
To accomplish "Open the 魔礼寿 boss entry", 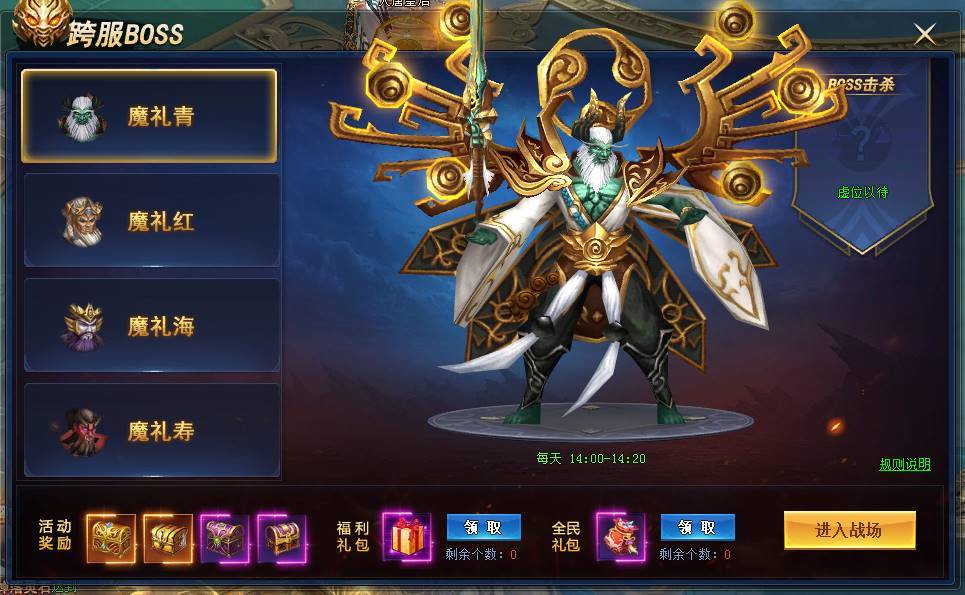I will pos(151,431).
